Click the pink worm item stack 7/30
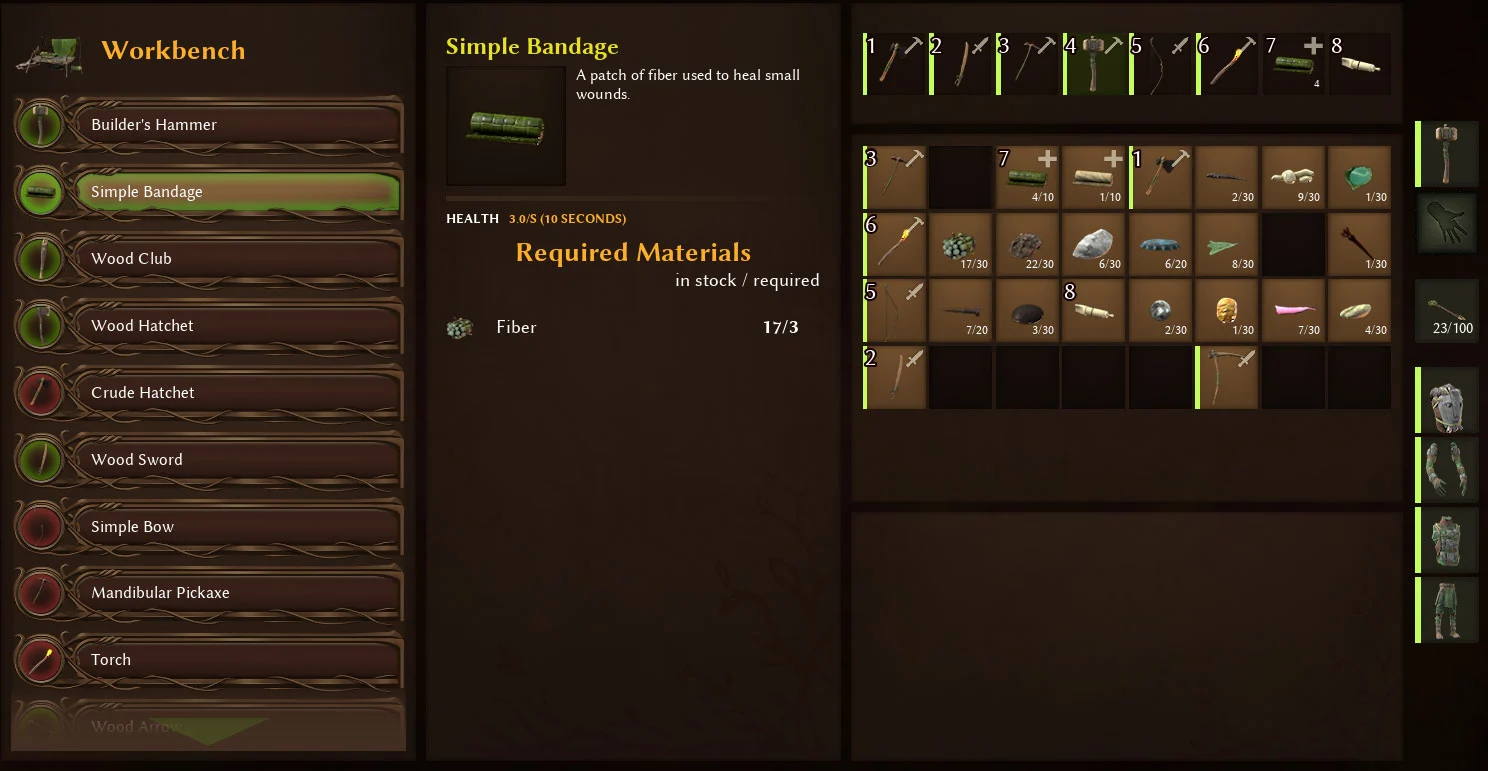 1293,310
